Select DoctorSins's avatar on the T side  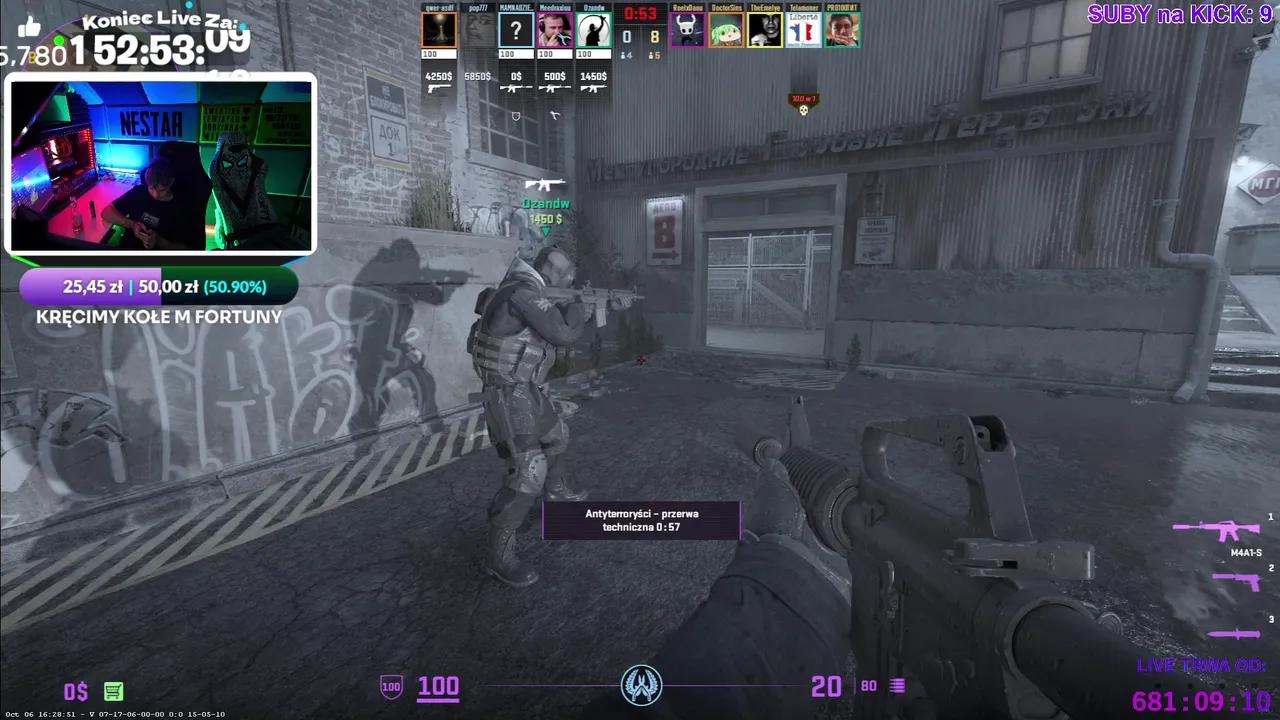[x=727, y=30]
